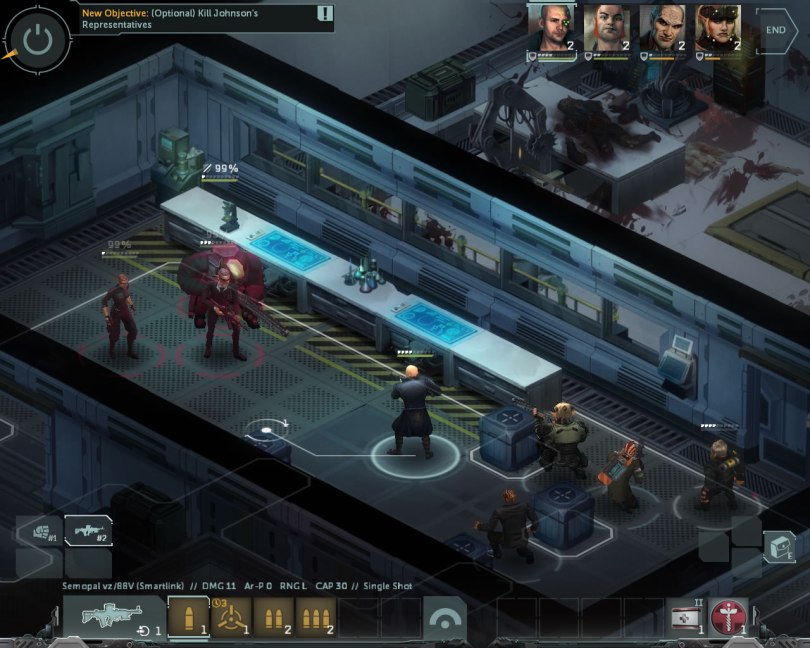810x648 pixels.
Task: Open the inventory panel icon above hotbar
Action: pos(779,547)
